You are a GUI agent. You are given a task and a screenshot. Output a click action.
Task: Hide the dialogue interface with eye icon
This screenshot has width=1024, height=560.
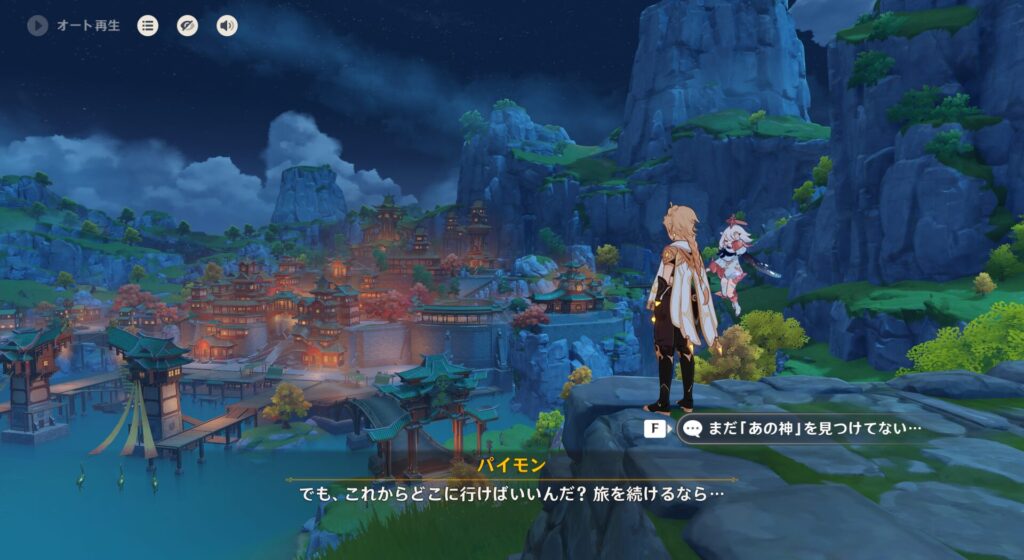[x=187, y=26]
